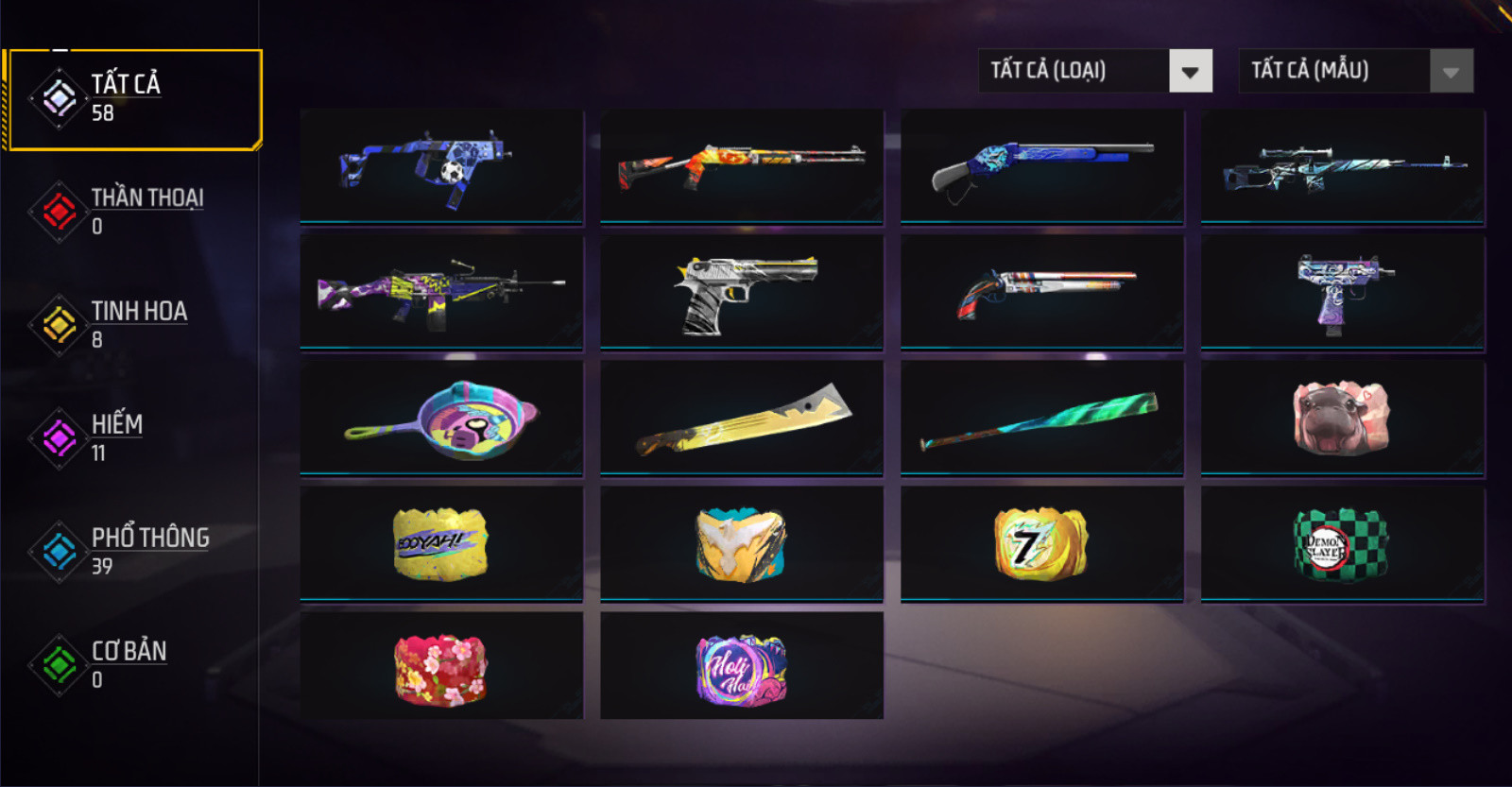
Task: Pick the hippo head gloo wall skin
Action: tap(1342, 419)
